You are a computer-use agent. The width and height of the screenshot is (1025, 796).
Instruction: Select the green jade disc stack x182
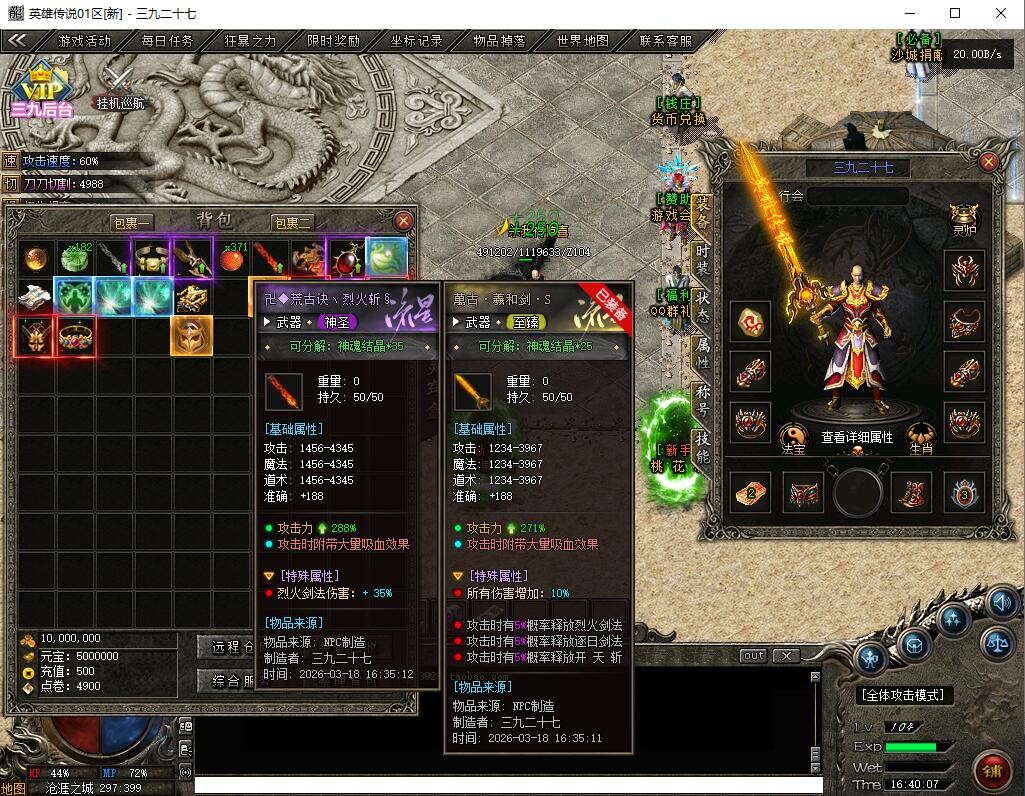pos(74,258)
